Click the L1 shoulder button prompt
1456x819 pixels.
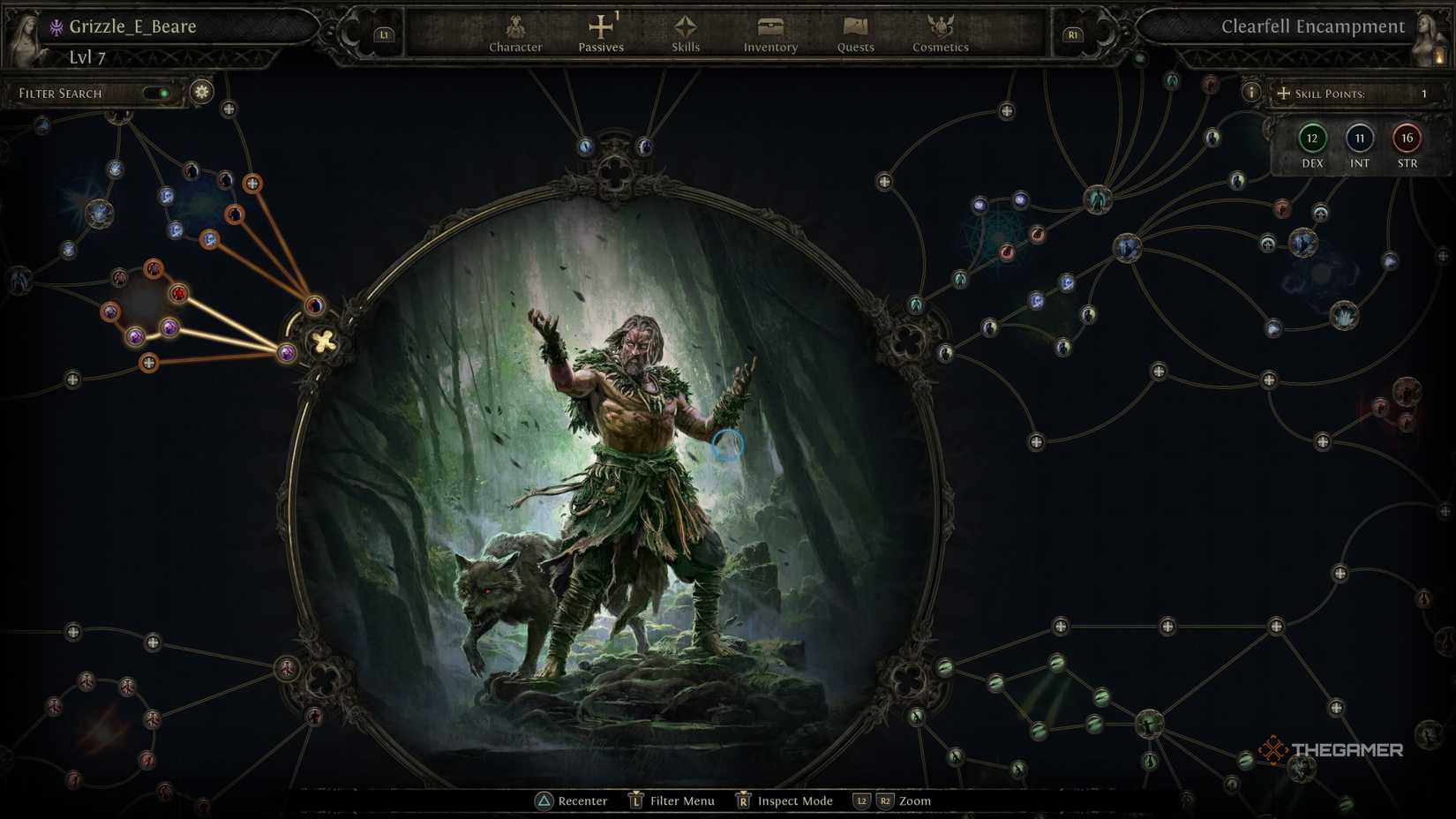click(384, 34)
